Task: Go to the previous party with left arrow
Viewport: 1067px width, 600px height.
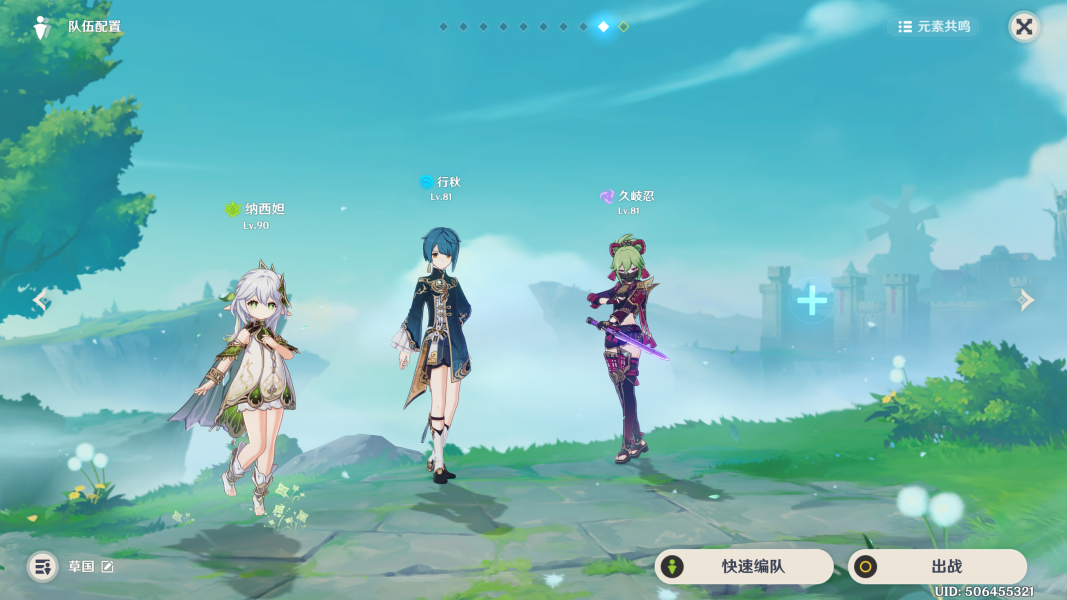Action: pos(40,299)
